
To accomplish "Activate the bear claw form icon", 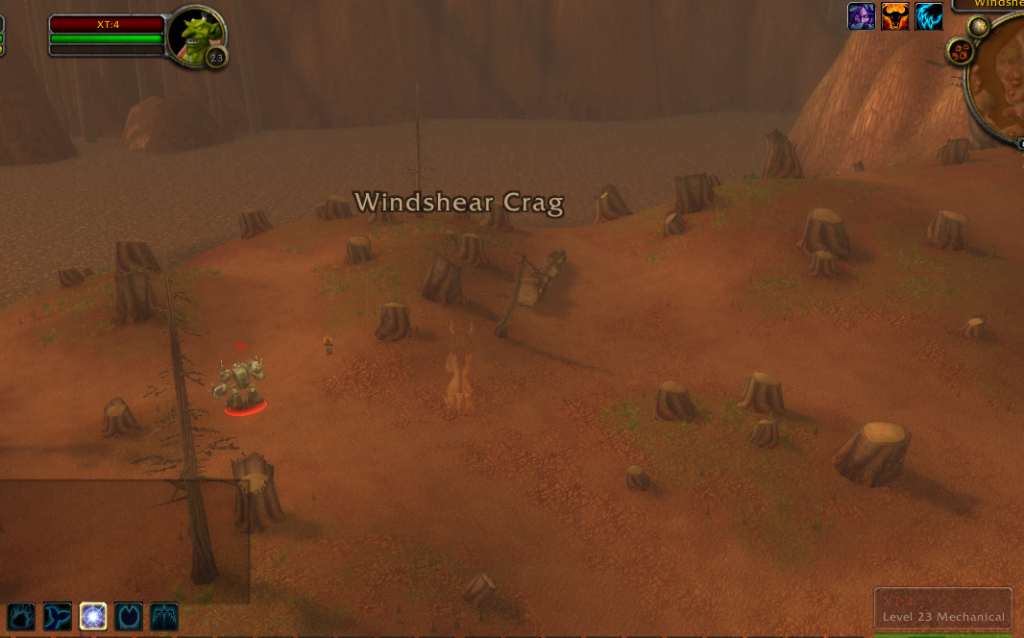I will [x=164, y=616].
